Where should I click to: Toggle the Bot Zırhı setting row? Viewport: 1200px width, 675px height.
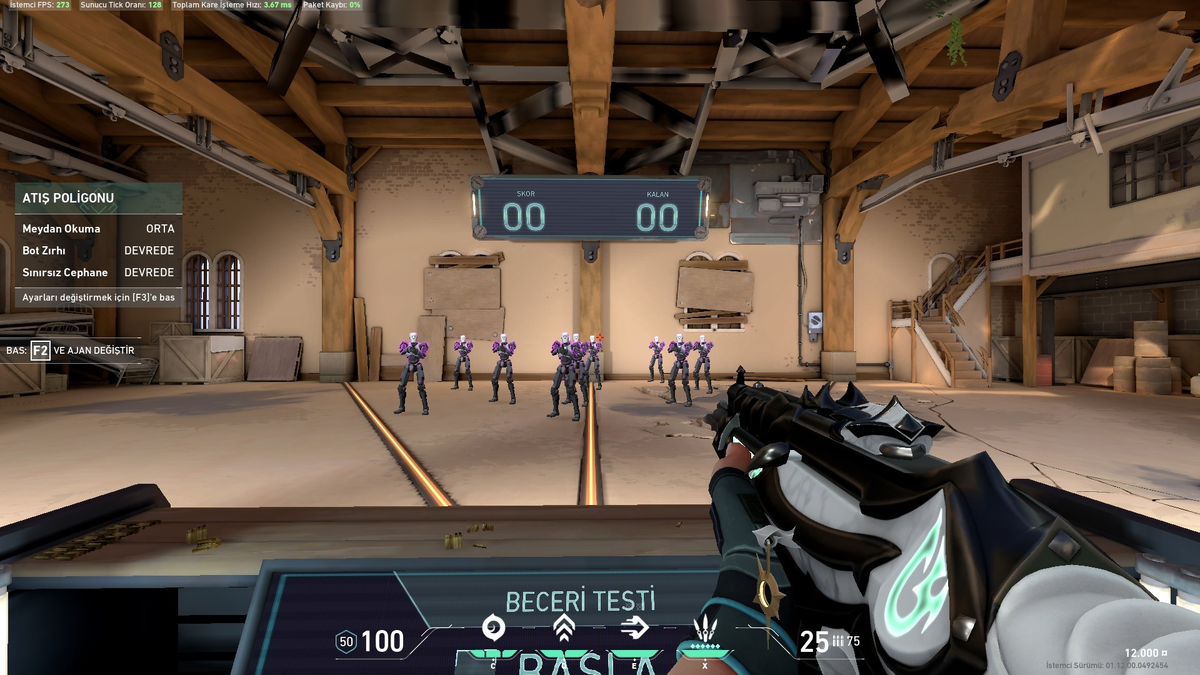(x=98, y=251)
